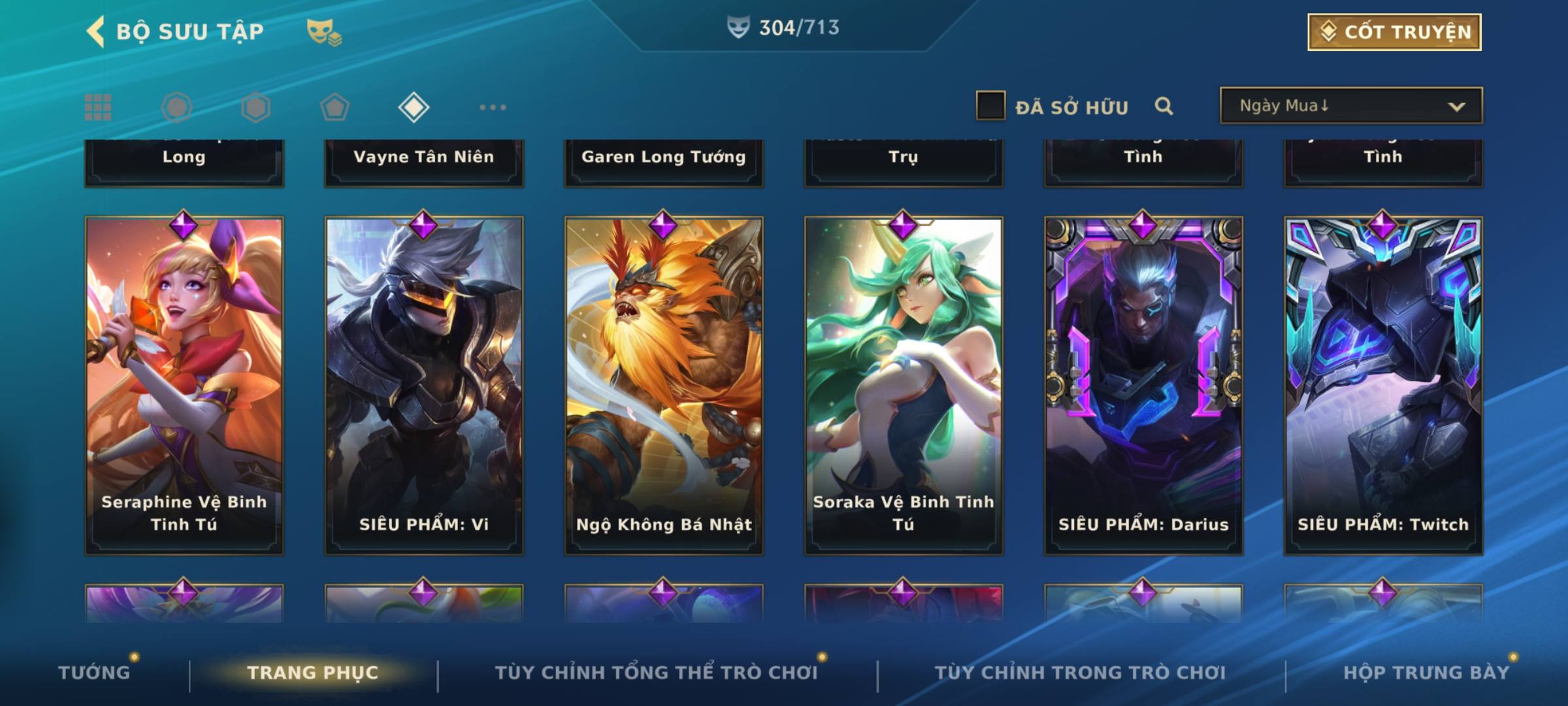Toggle the Đã Sở Hữu checkbox
The width and height of the screenshot is (1568, 706).
[990, 106]
